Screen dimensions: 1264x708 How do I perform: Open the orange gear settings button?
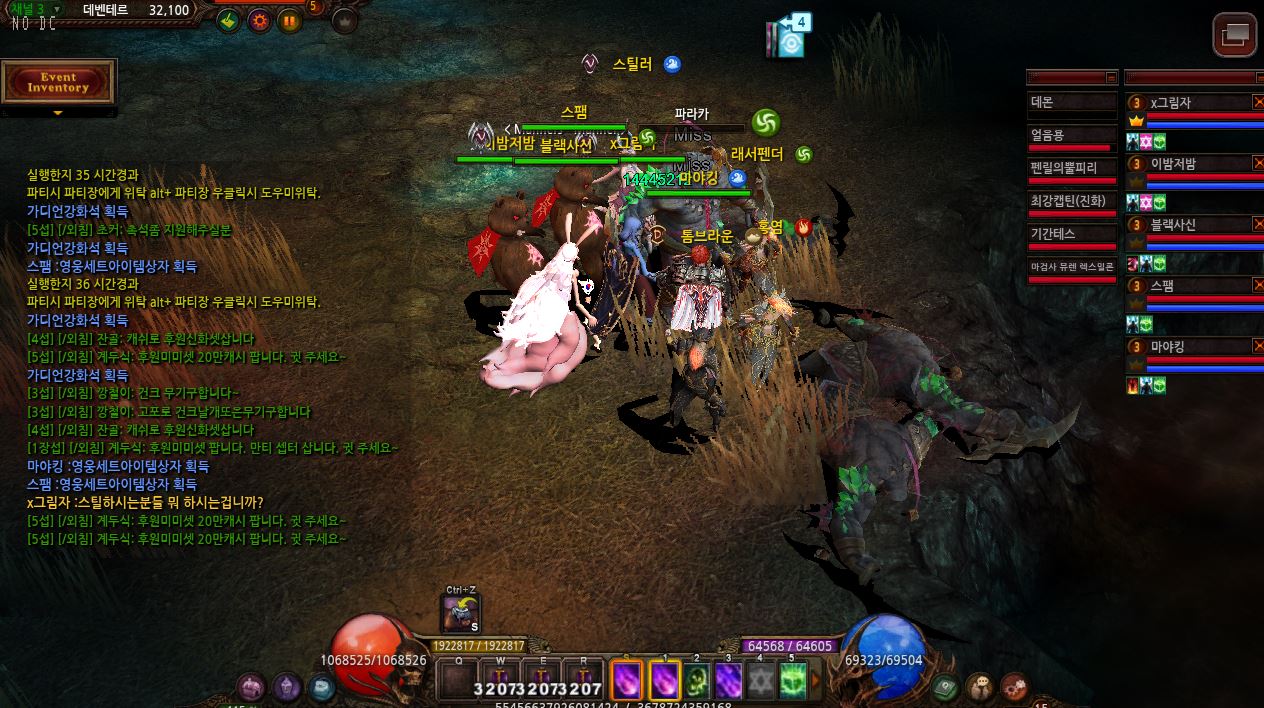[x=260, y=20]
